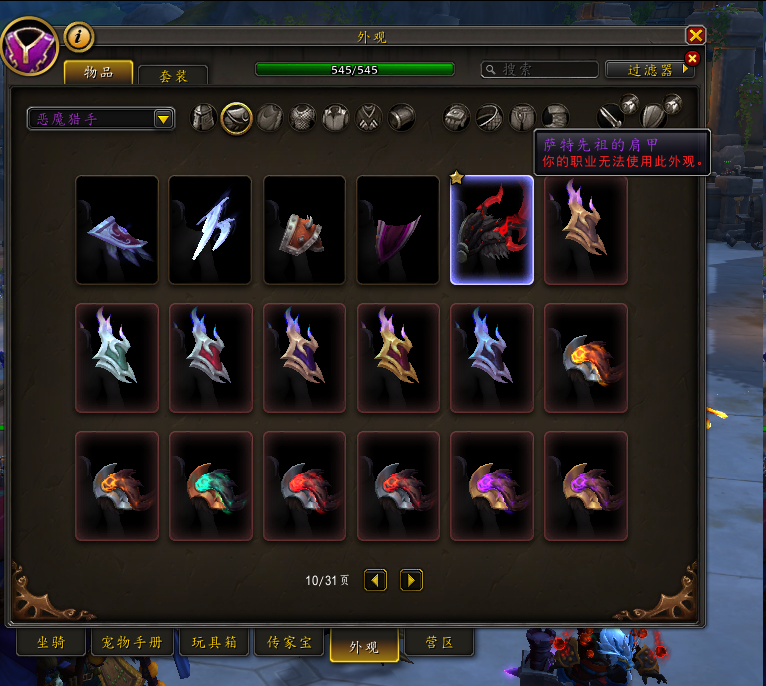Open the info help button

79,37
